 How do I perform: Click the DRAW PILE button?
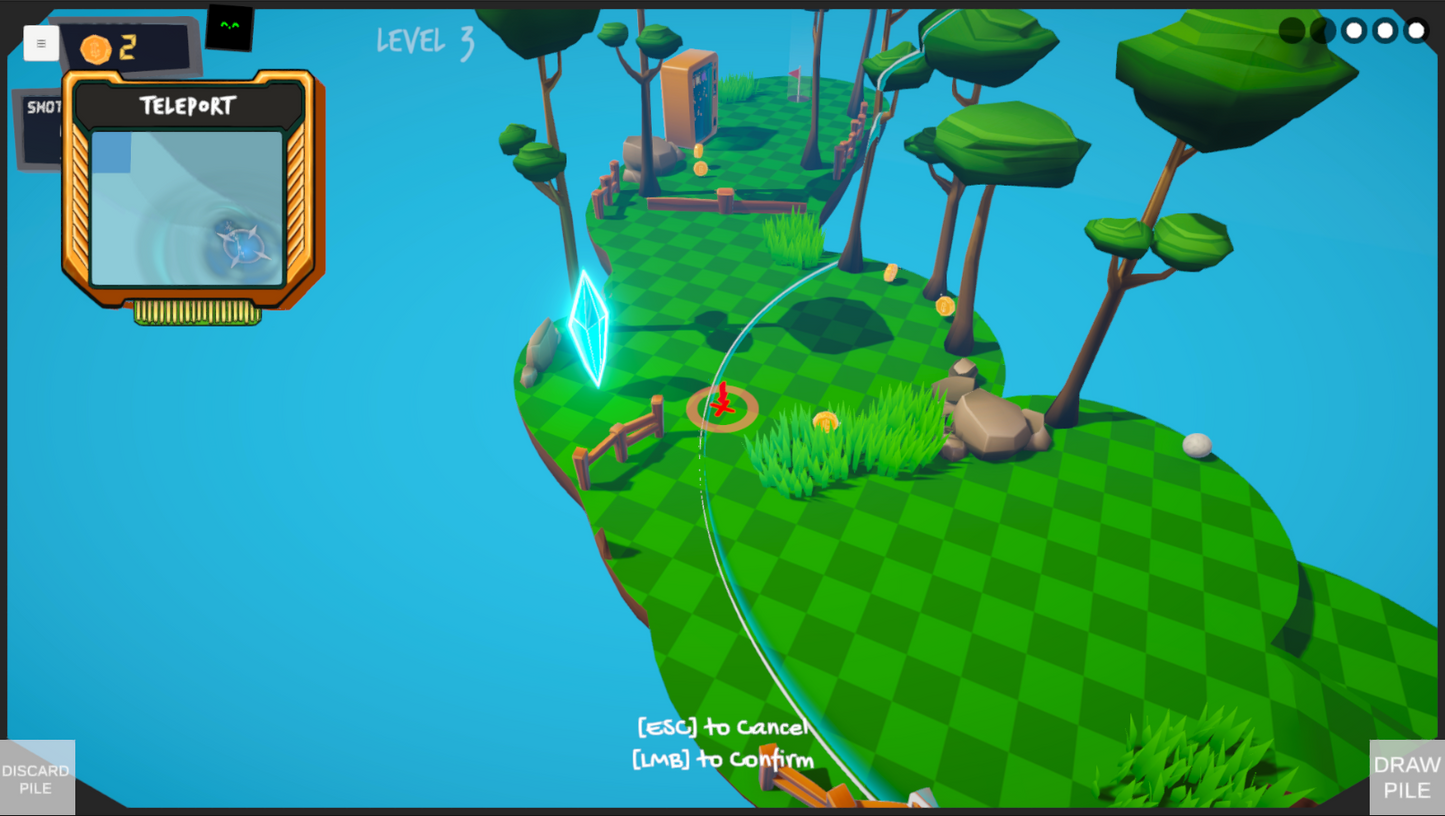click(1406, 778)
